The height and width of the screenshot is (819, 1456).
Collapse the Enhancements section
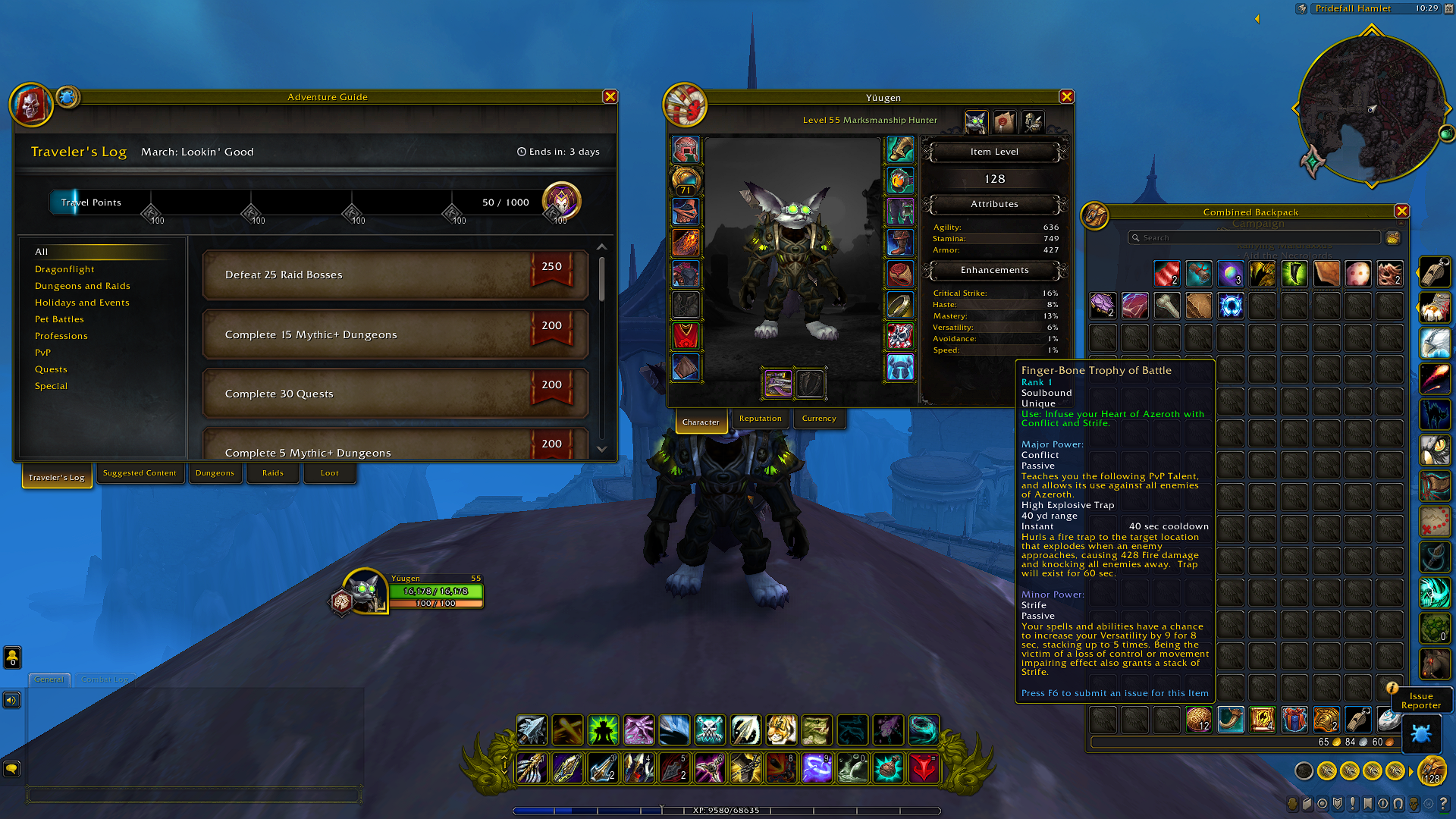click(x=993, y=270)
